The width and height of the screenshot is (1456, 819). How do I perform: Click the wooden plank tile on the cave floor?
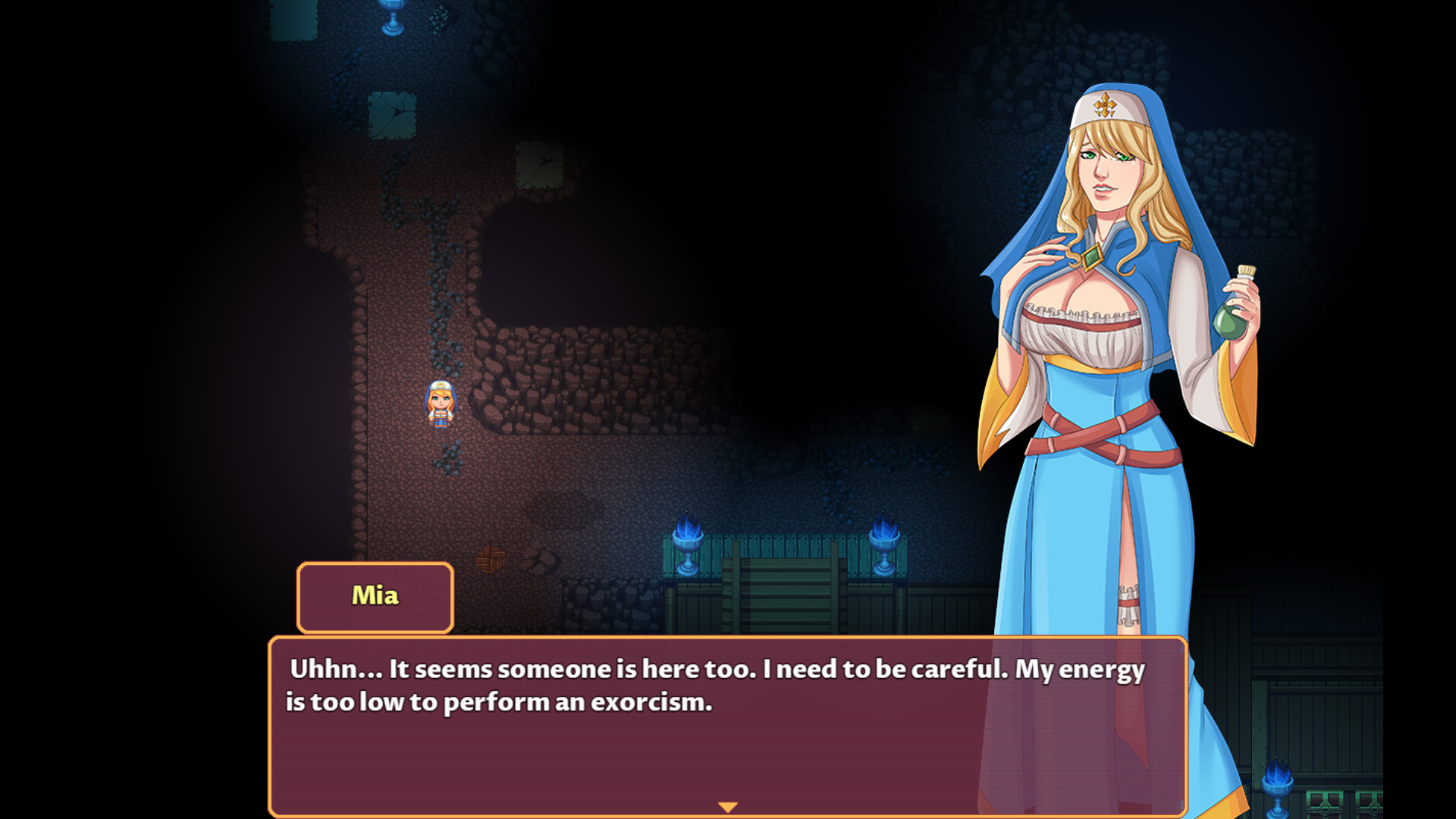pos(491,557)
